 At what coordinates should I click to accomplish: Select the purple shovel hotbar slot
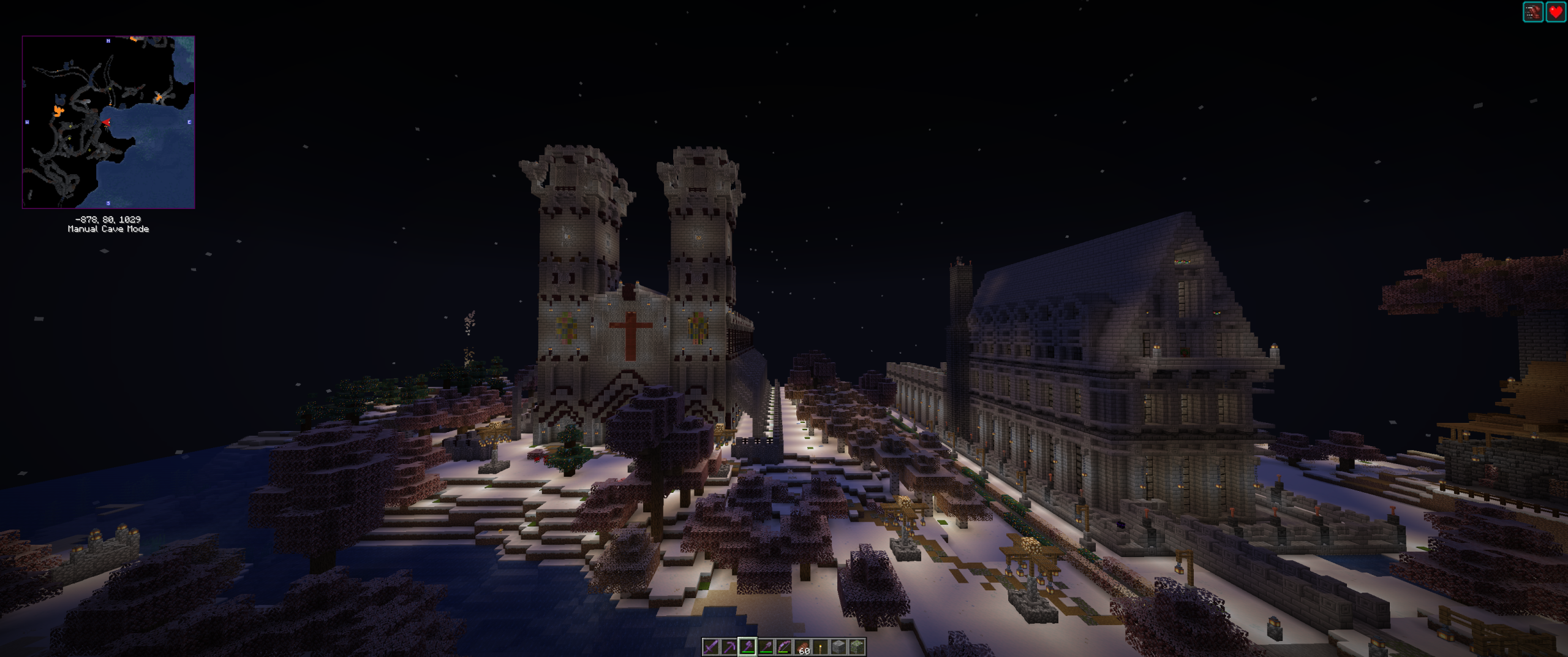766,647
